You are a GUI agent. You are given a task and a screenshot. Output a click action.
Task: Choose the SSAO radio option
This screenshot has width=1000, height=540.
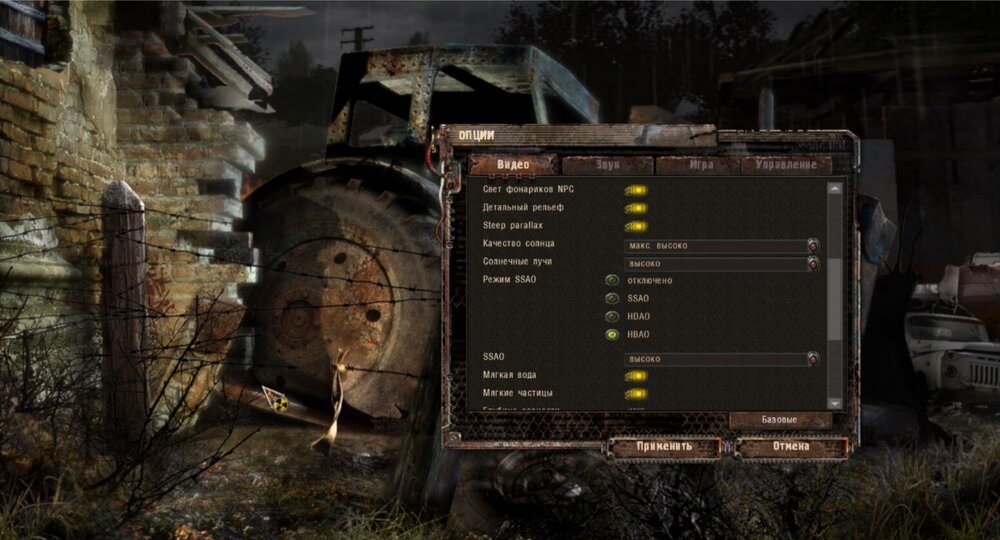(x=611, y=299)
